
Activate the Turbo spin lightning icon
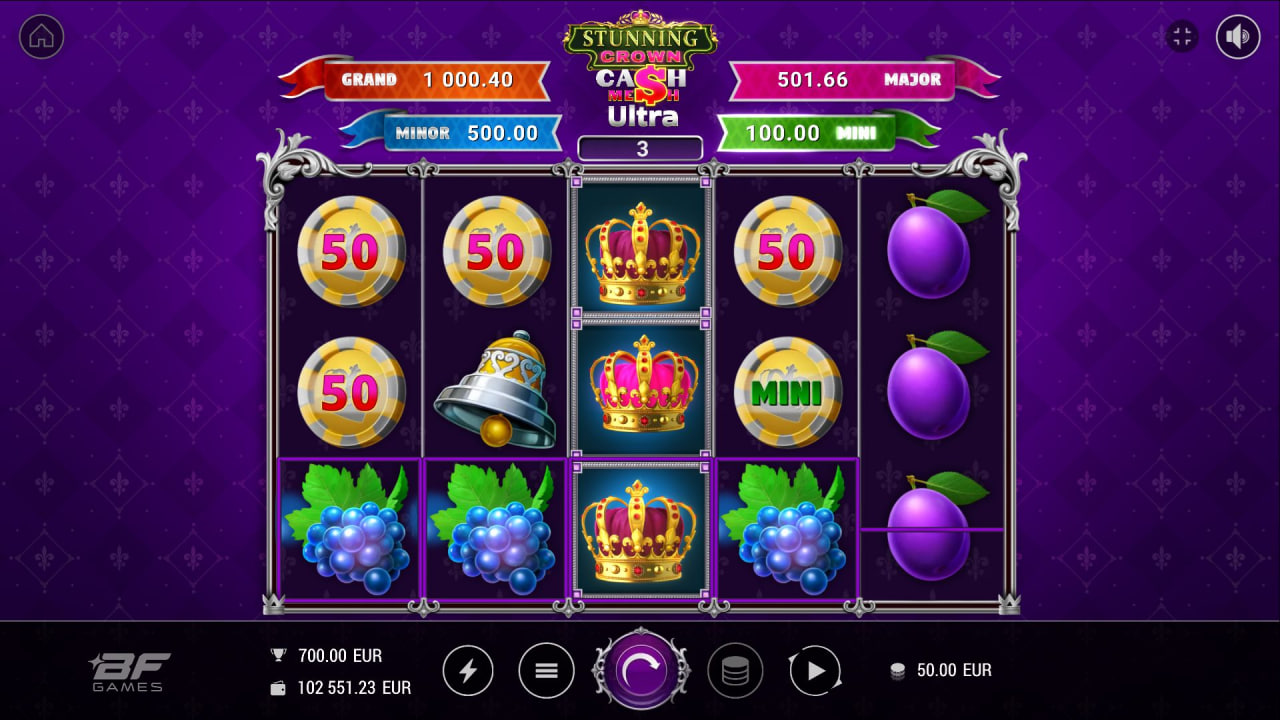click(469, 671)
